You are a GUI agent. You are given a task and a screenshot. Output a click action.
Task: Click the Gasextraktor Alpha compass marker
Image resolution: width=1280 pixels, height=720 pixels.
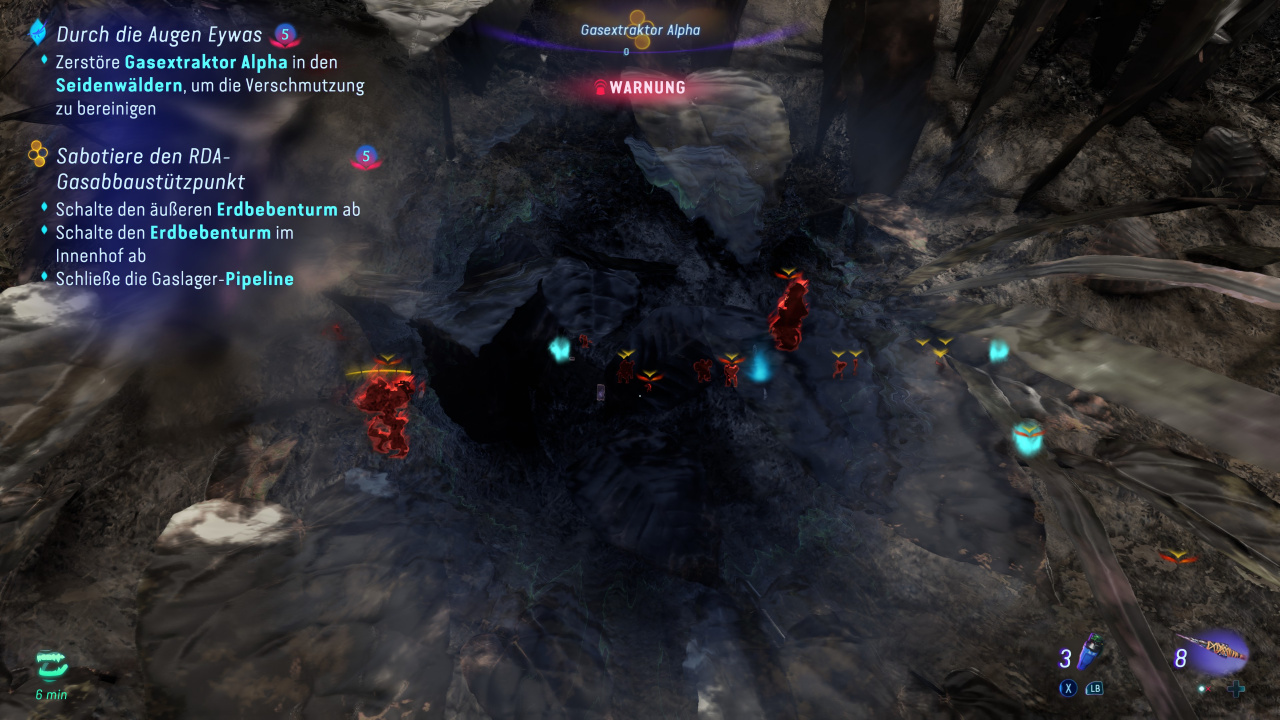click(641, 31)
